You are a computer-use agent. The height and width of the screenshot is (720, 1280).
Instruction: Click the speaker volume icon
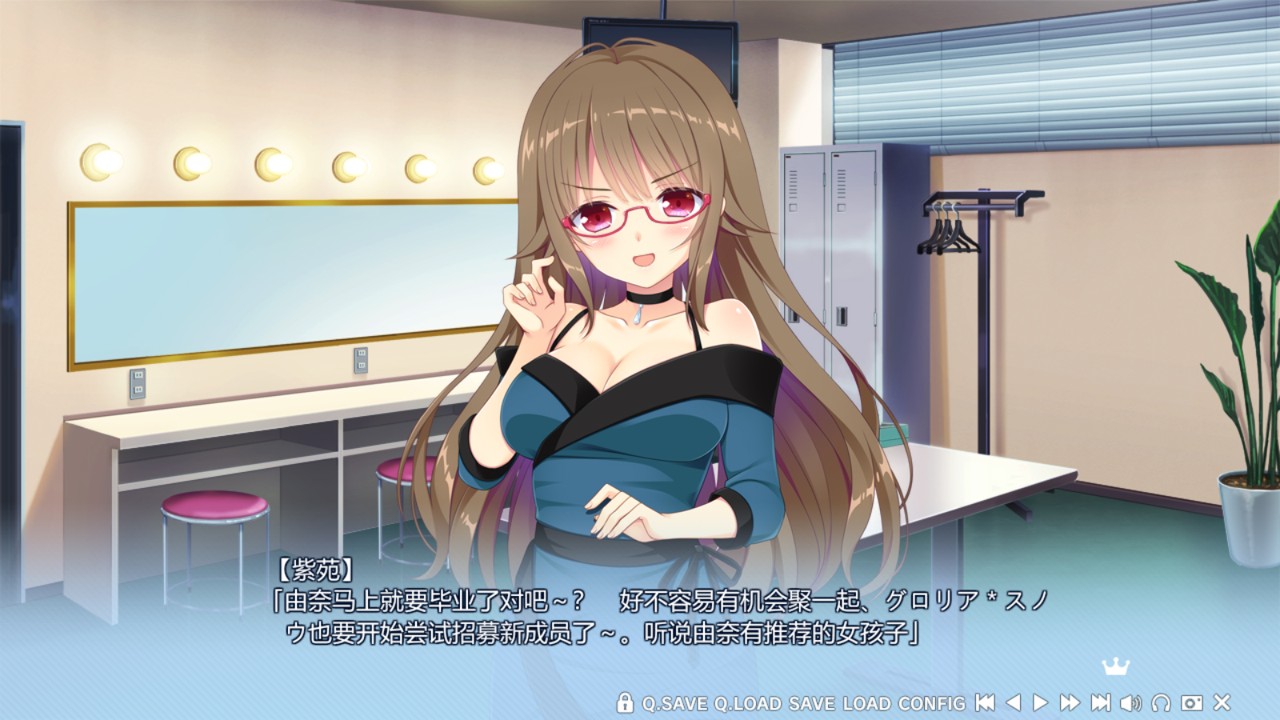coord(1131,703)
